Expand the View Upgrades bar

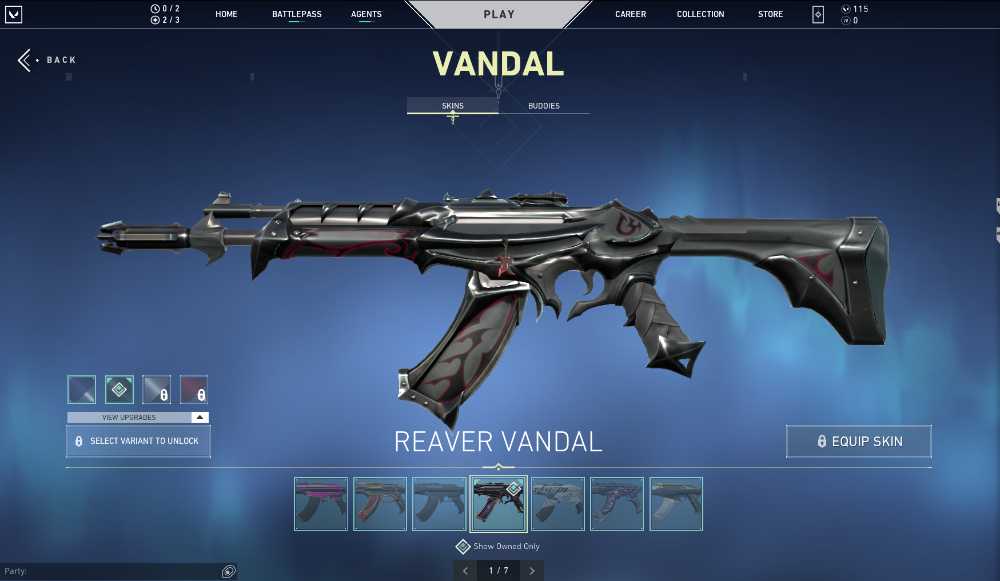point(138,417)
